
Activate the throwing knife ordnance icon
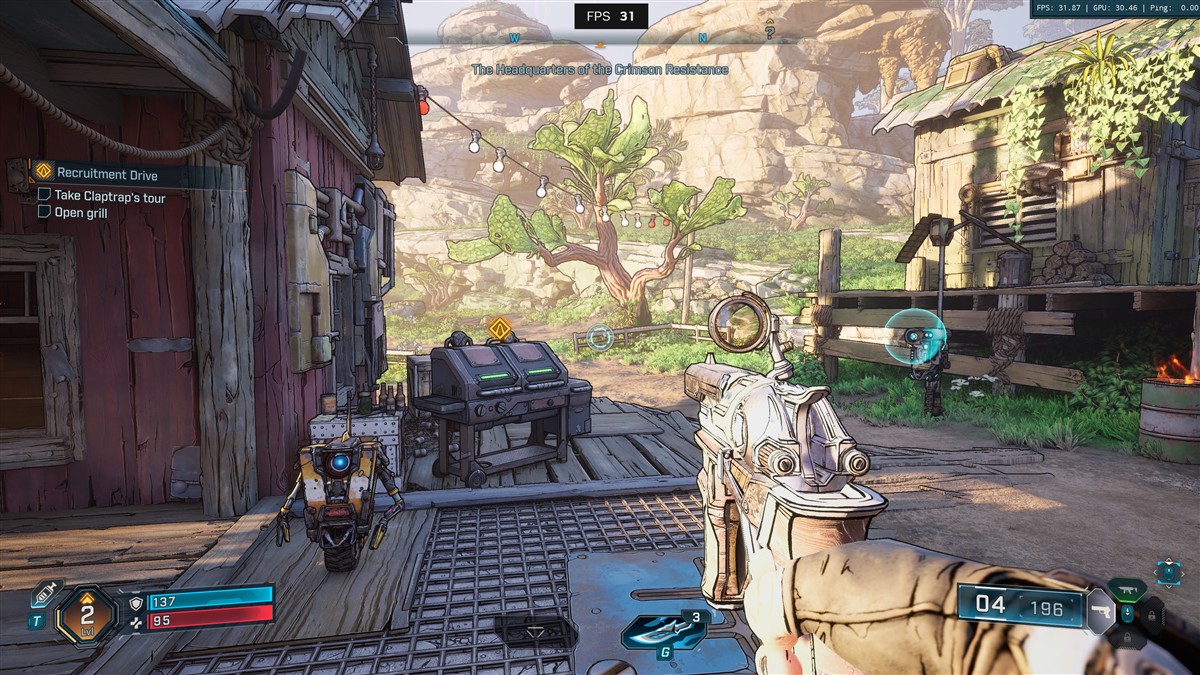pos(655,632)
